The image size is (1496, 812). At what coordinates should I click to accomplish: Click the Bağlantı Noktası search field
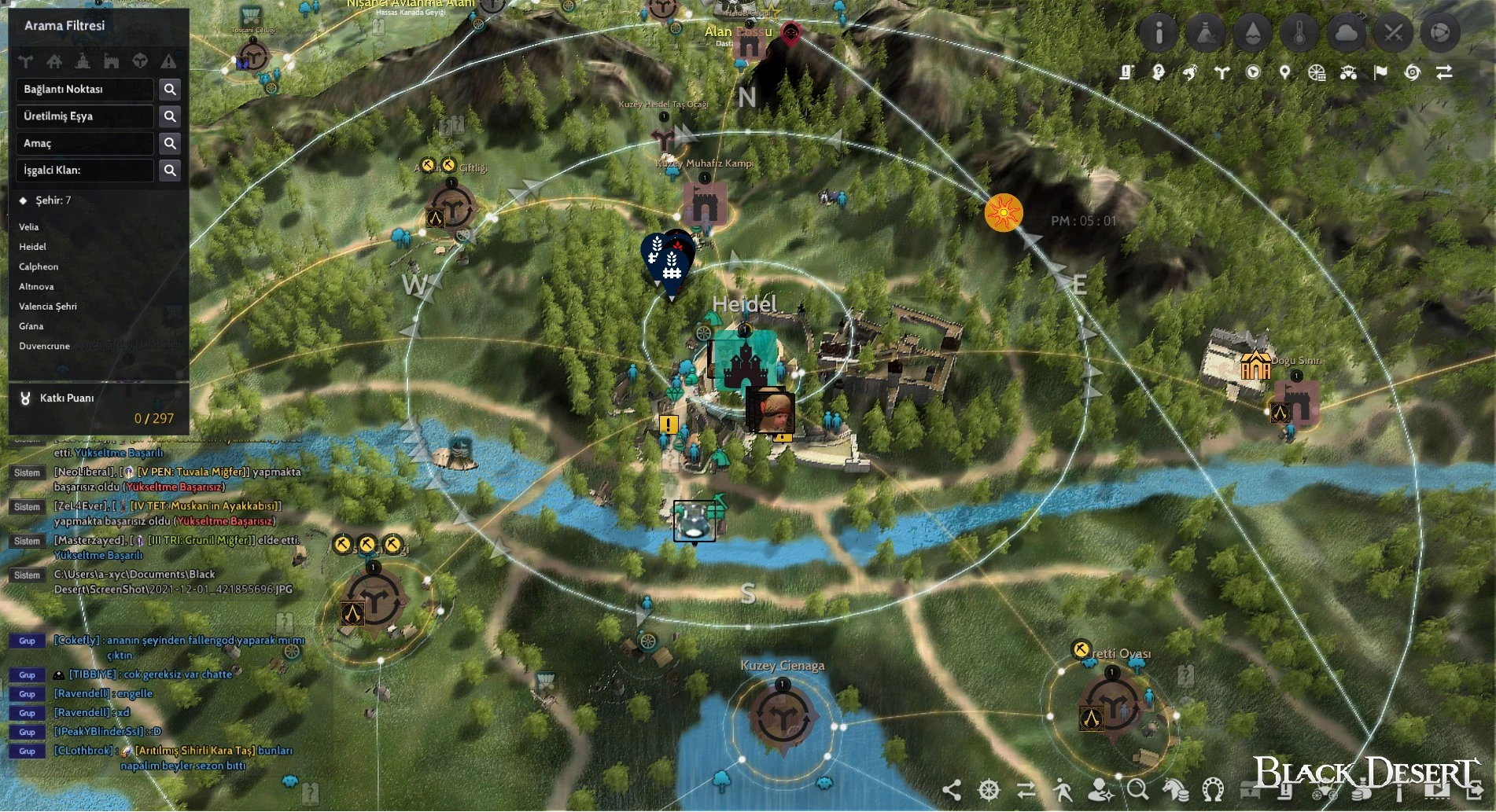(85, 90)
